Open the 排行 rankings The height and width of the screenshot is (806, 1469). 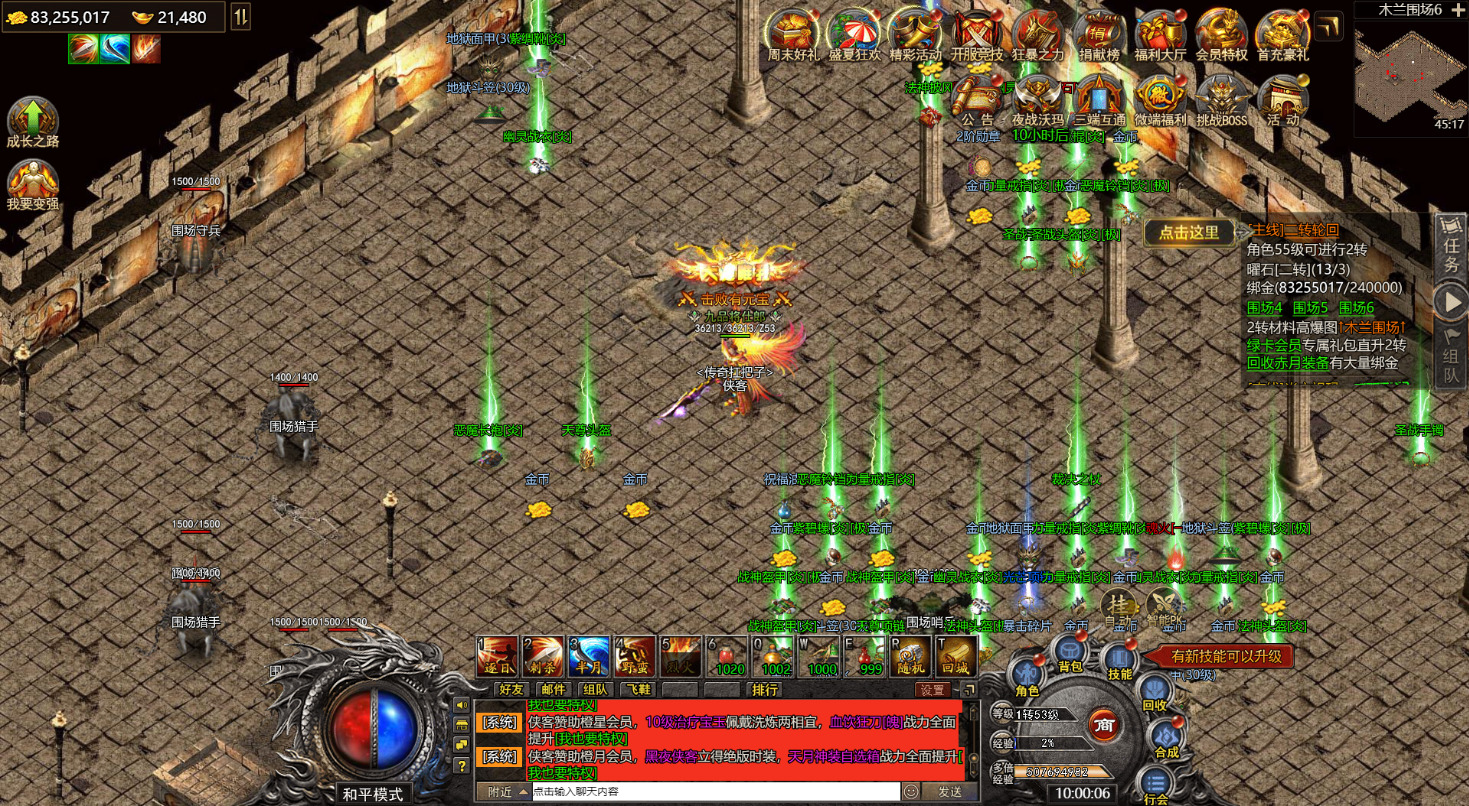(766, 689)
